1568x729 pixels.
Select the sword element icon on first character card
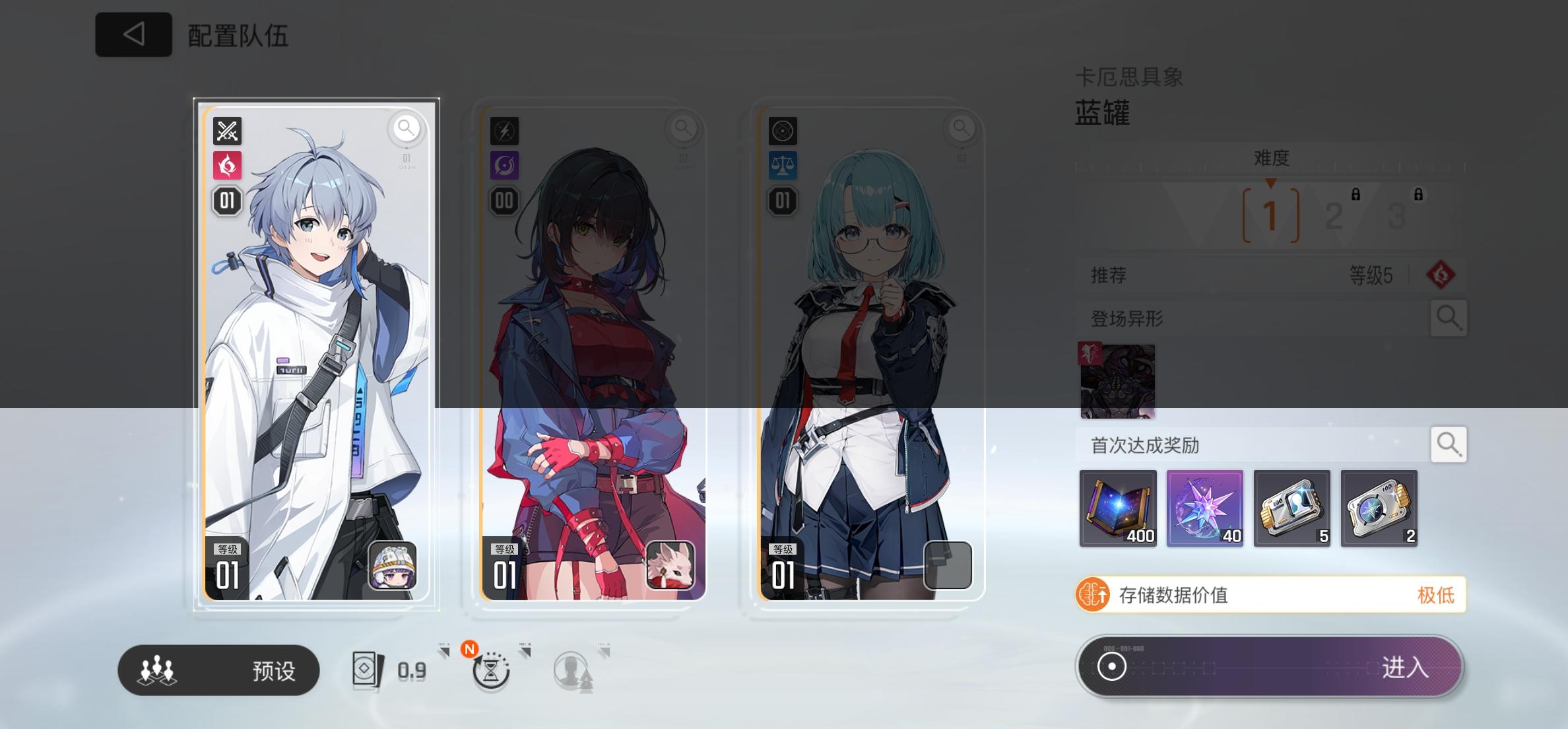click(226, 131)
